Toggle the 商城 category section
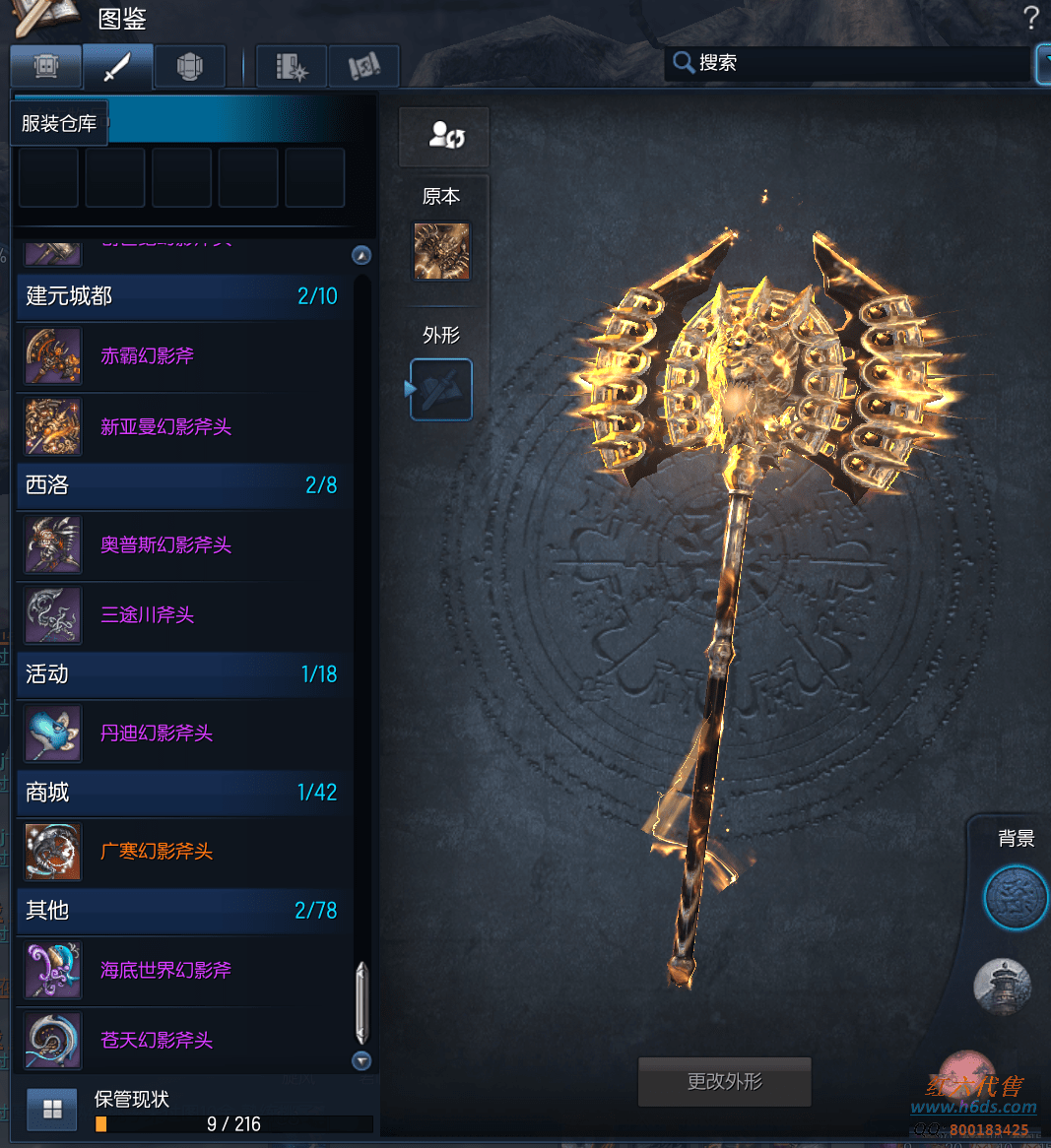The image size is (1051, 1148). 182,793
